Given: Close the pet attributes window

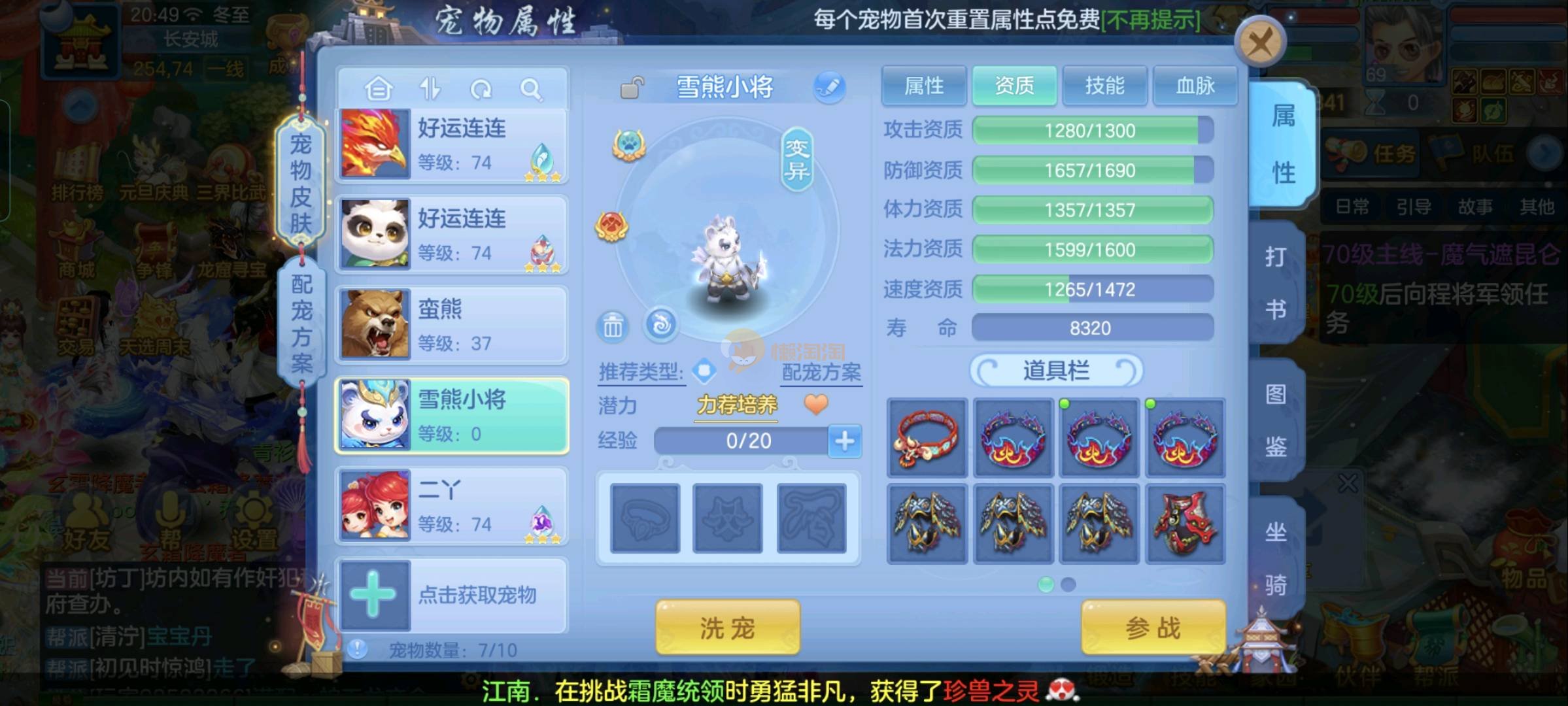Looking at the screenshot, I should pos(1260,44).
